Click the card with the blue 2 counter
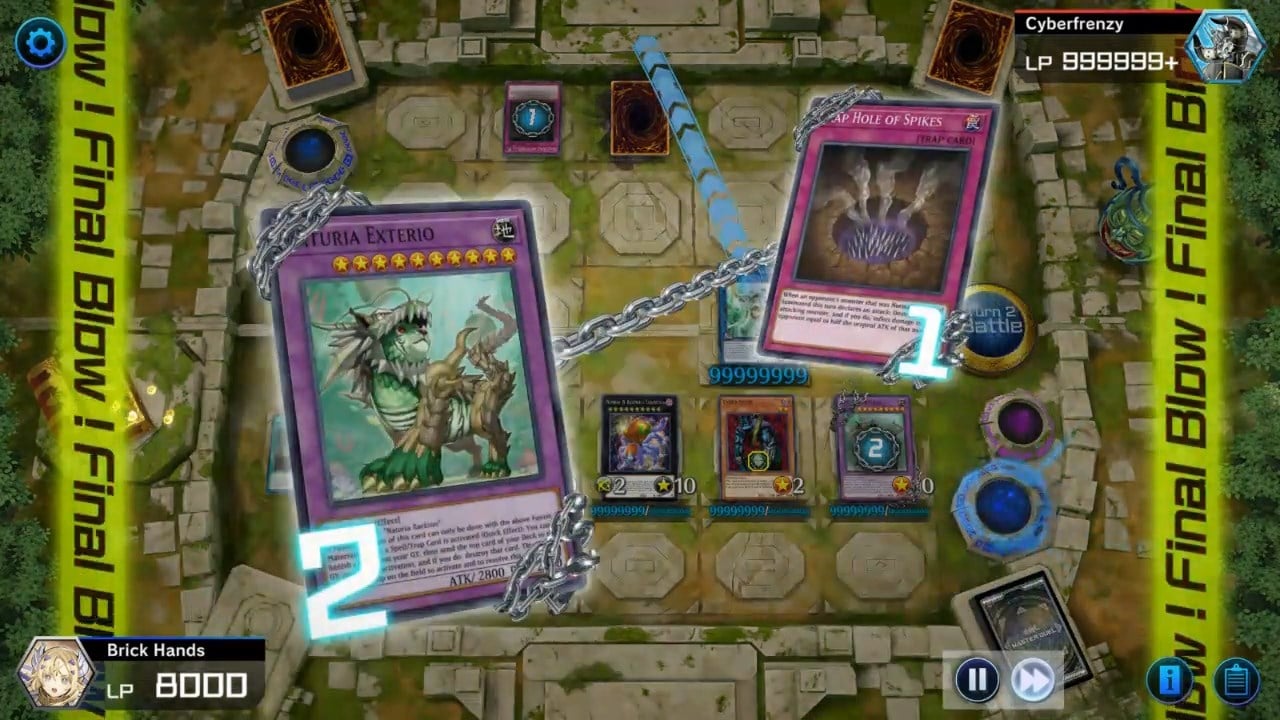Image resolution: width=1280 pixels, height=720 pixels. point(875,445)
